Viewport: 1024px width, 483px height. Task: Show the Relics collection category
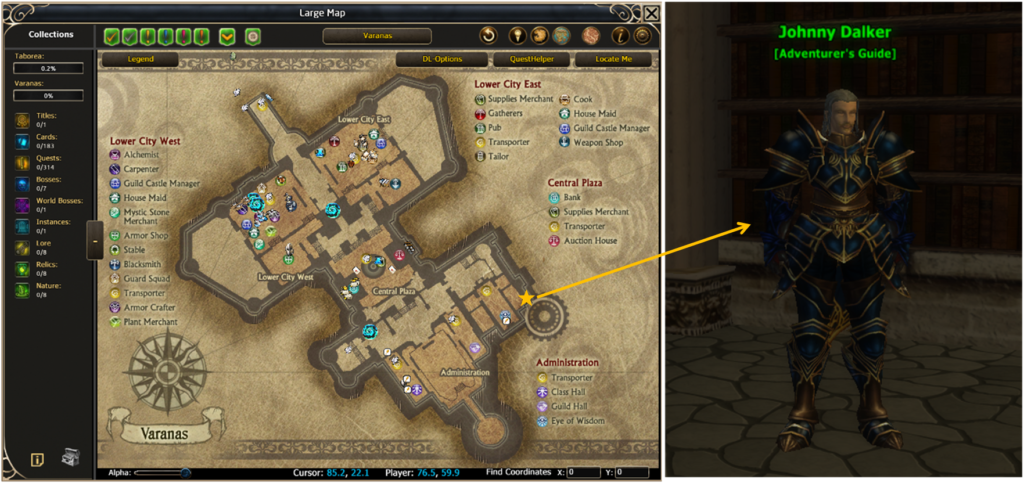pyautogui.click(x=24, y=270)
